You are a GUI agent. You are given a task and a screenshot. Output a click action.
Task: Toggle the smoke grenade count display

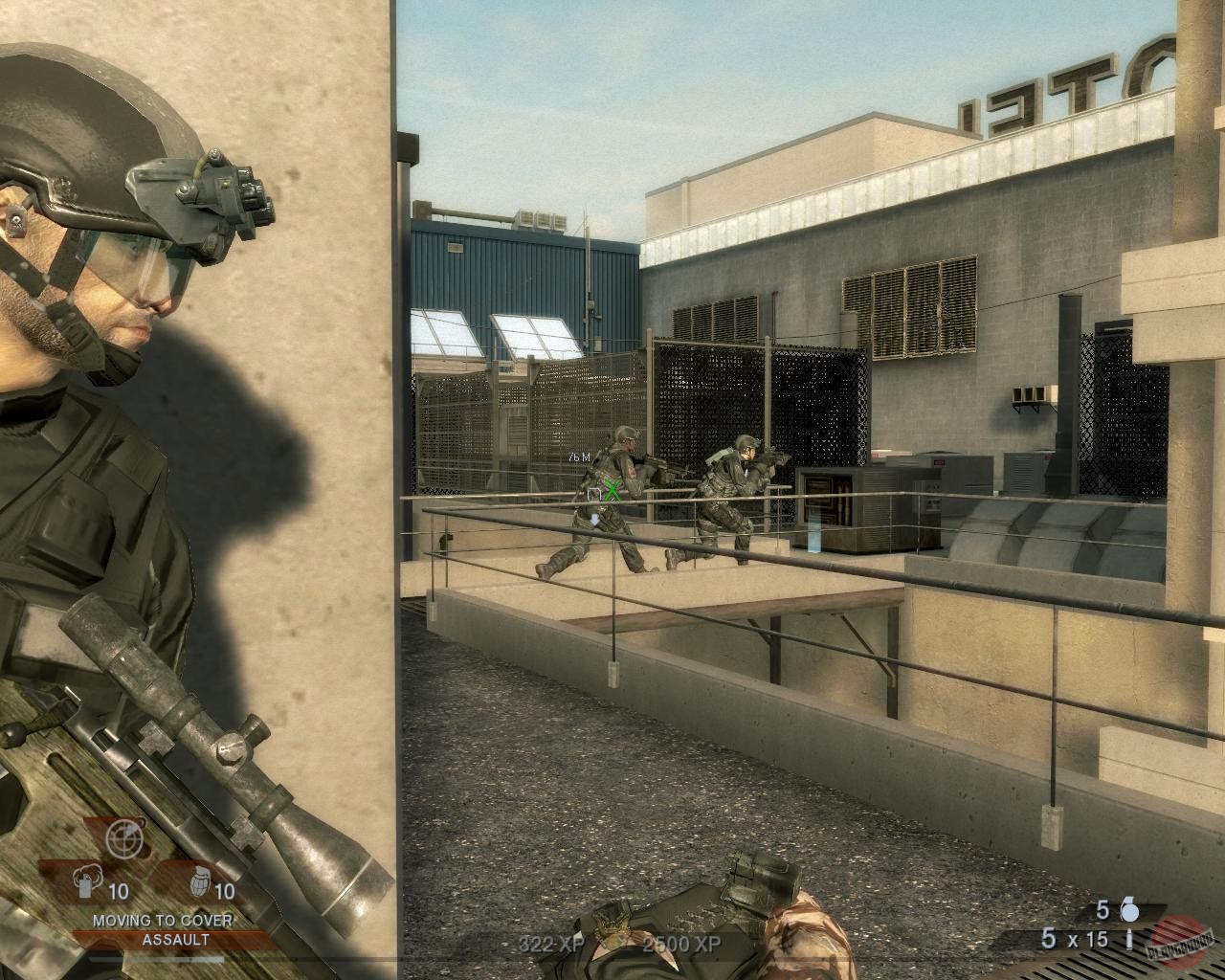(x=117, y=888)
